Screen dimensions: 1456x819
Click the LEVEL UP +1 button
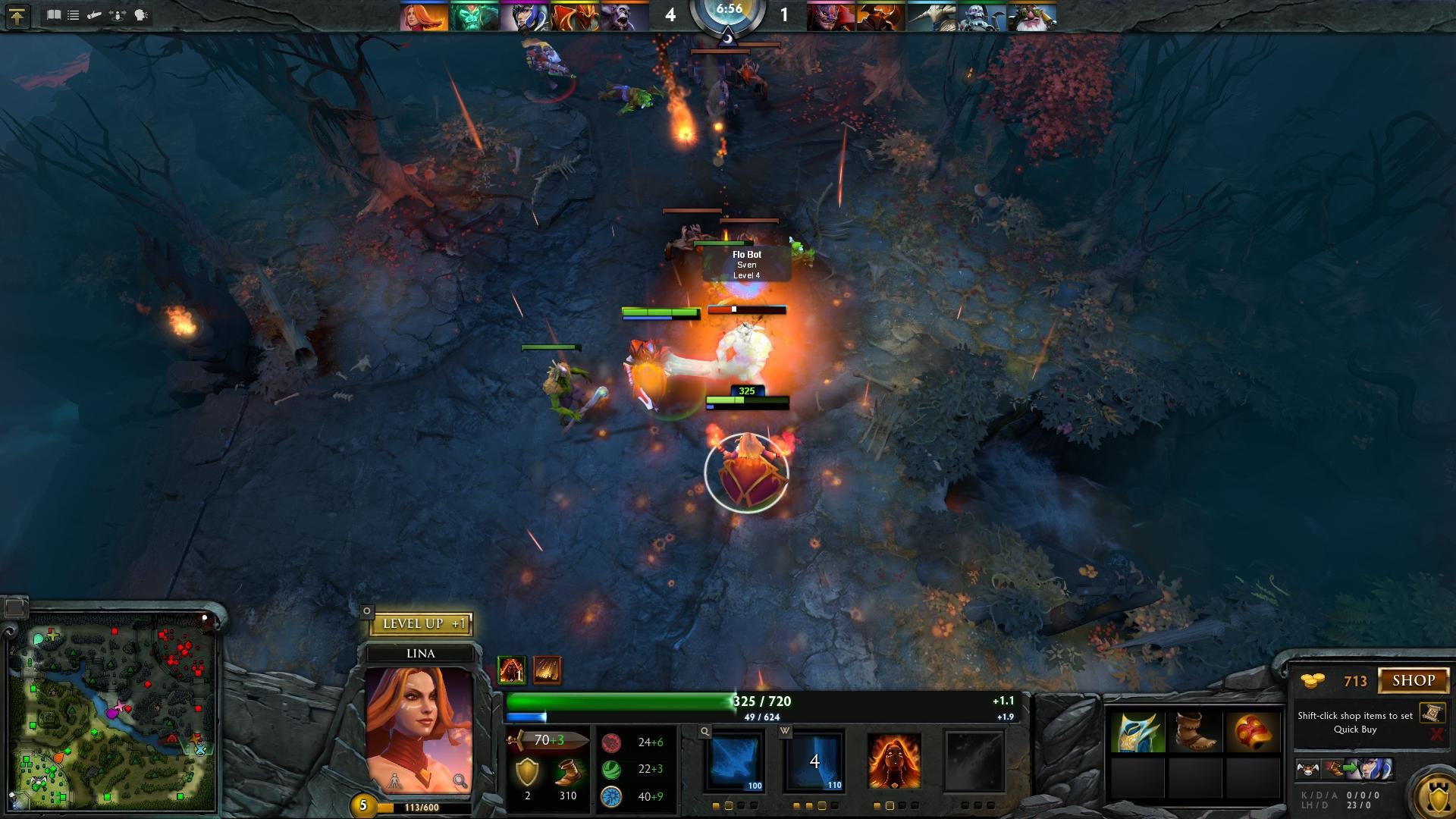point(421,623)
